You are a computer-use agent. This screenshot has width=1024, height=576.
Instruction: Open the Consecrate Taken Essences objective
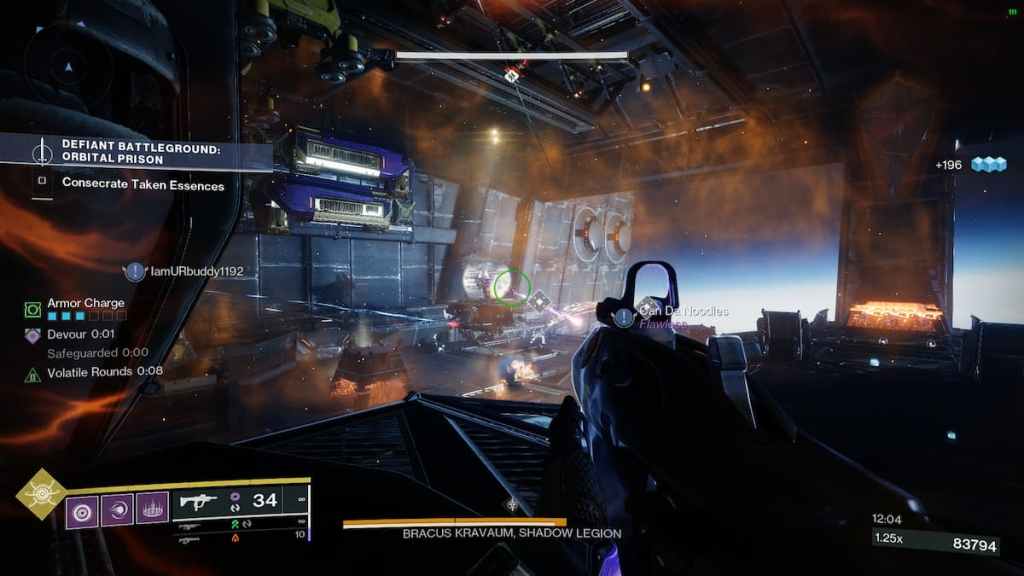(x=142, y=183)
